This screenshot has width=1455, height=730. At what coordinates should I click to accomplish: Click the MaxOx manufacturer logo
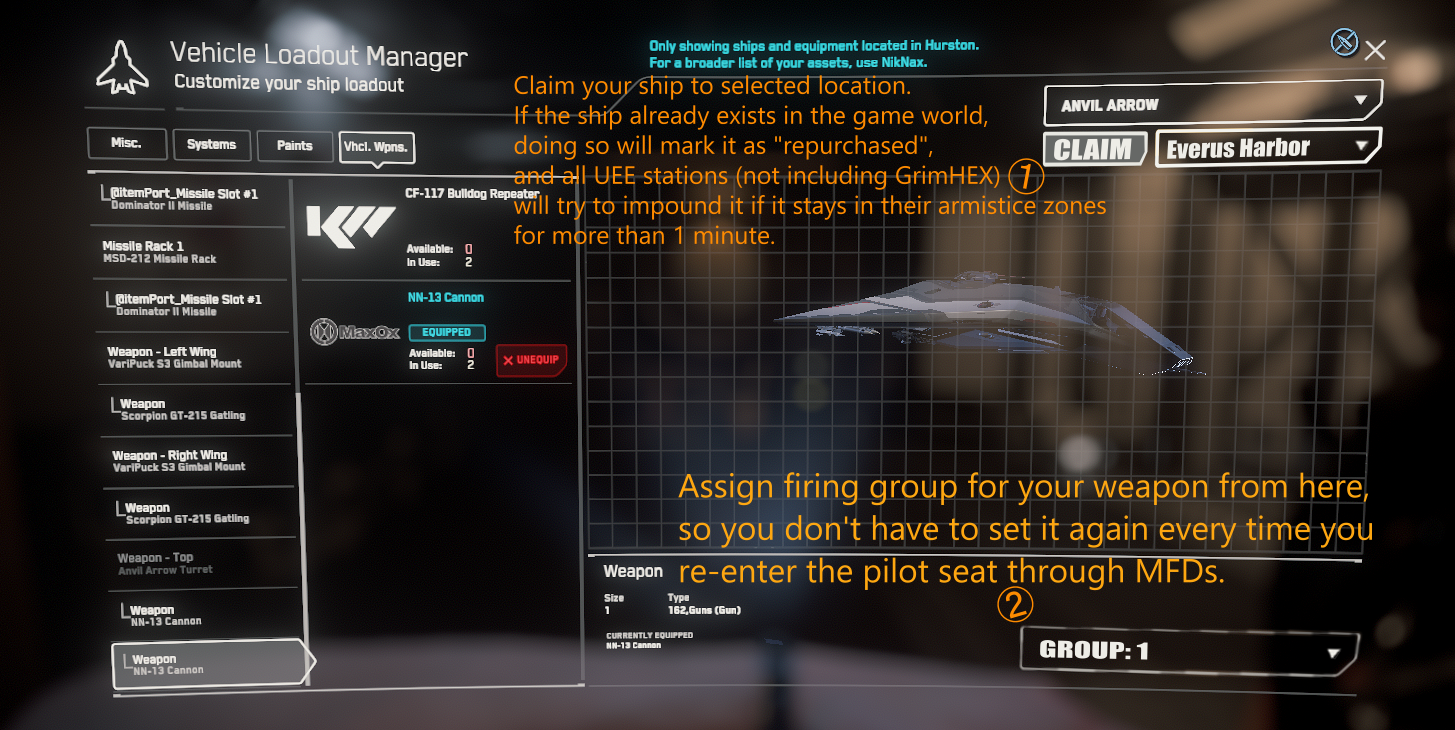click(x=355, y=331)
